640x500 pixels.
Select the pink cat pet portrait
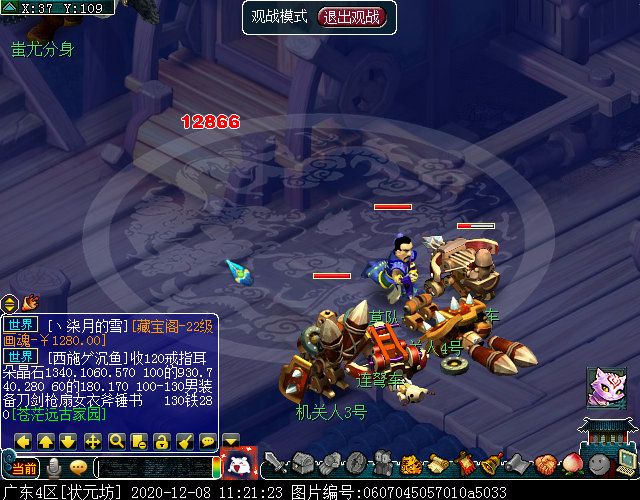(606, 386)
